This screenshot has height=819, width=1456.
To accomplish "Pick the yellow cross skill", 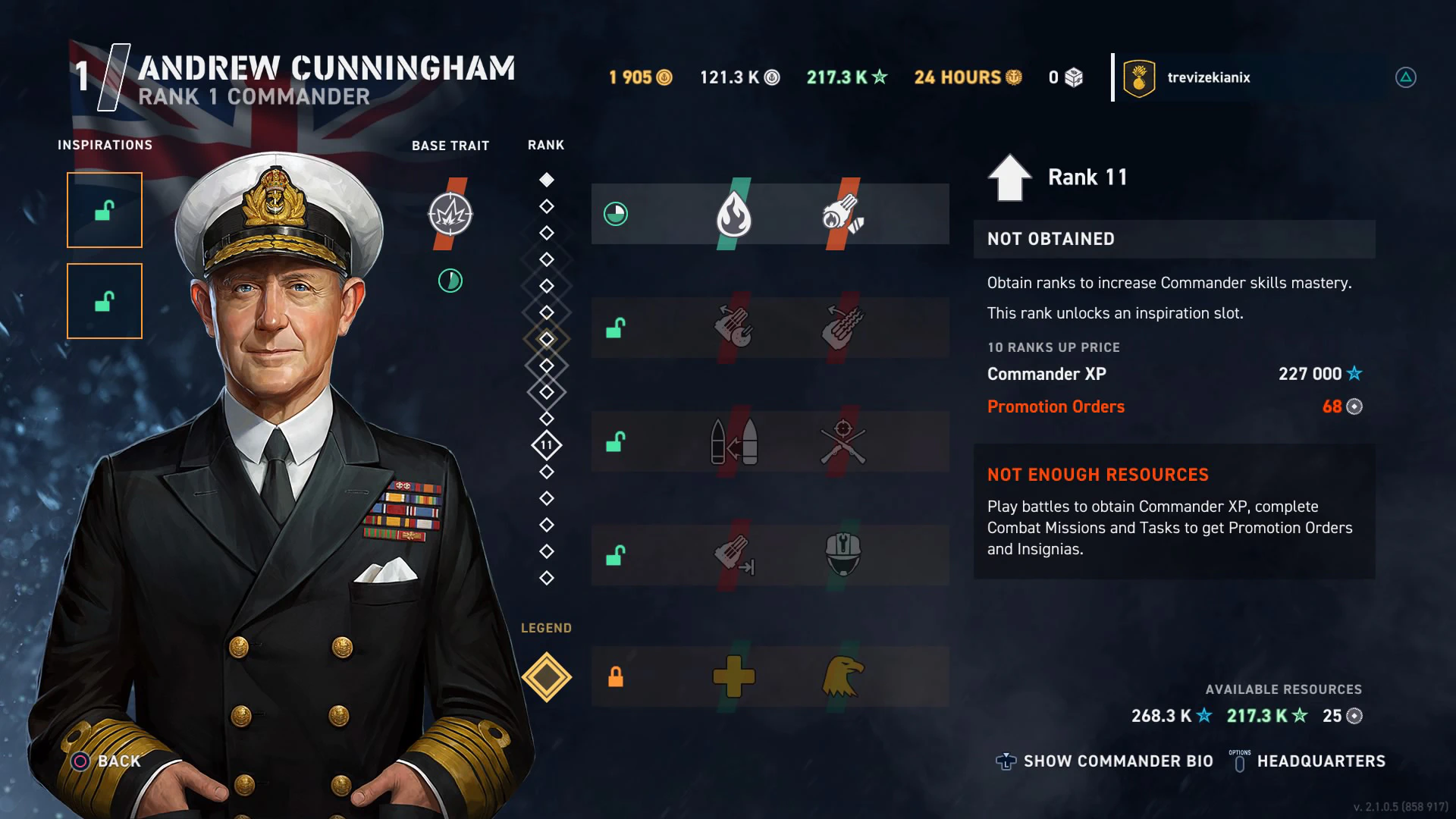I will click(x=733, y=676).
